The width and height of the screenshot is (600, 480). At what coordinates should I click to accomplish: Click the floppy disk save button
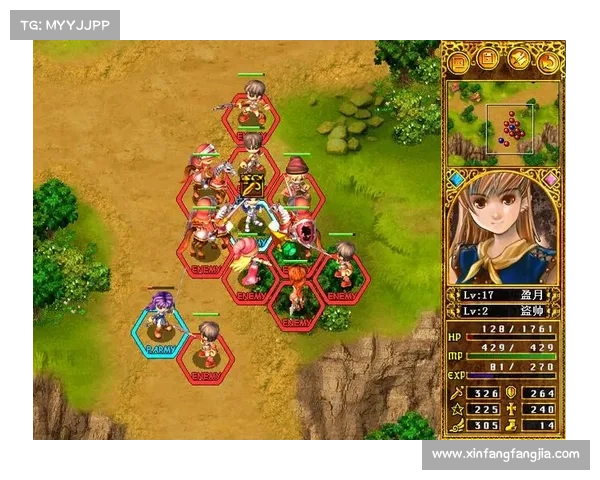(489, 60)
